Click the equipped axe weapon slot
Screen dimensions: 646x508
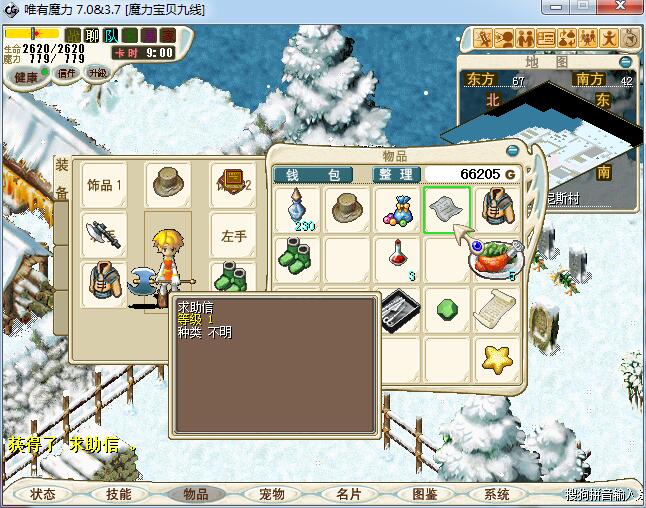(x=104, y=234)
